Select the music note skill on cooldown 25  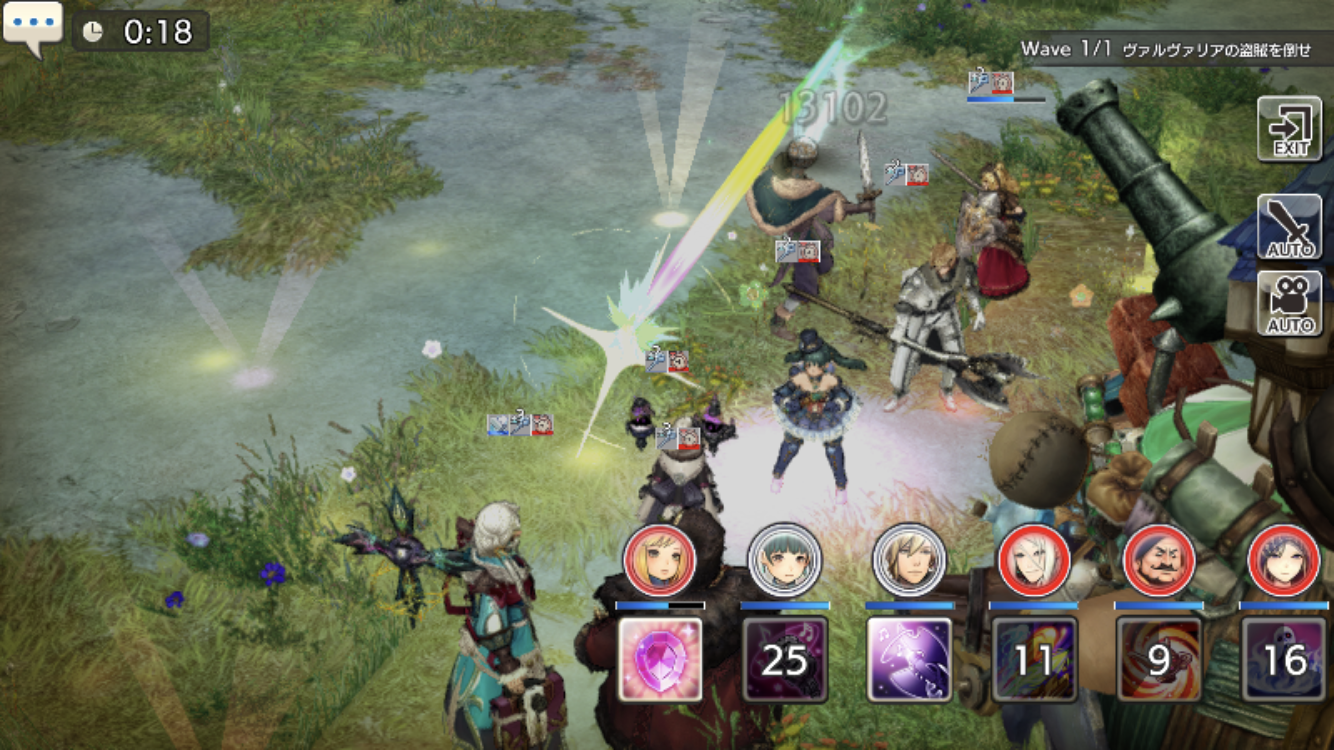coord(785,659)
